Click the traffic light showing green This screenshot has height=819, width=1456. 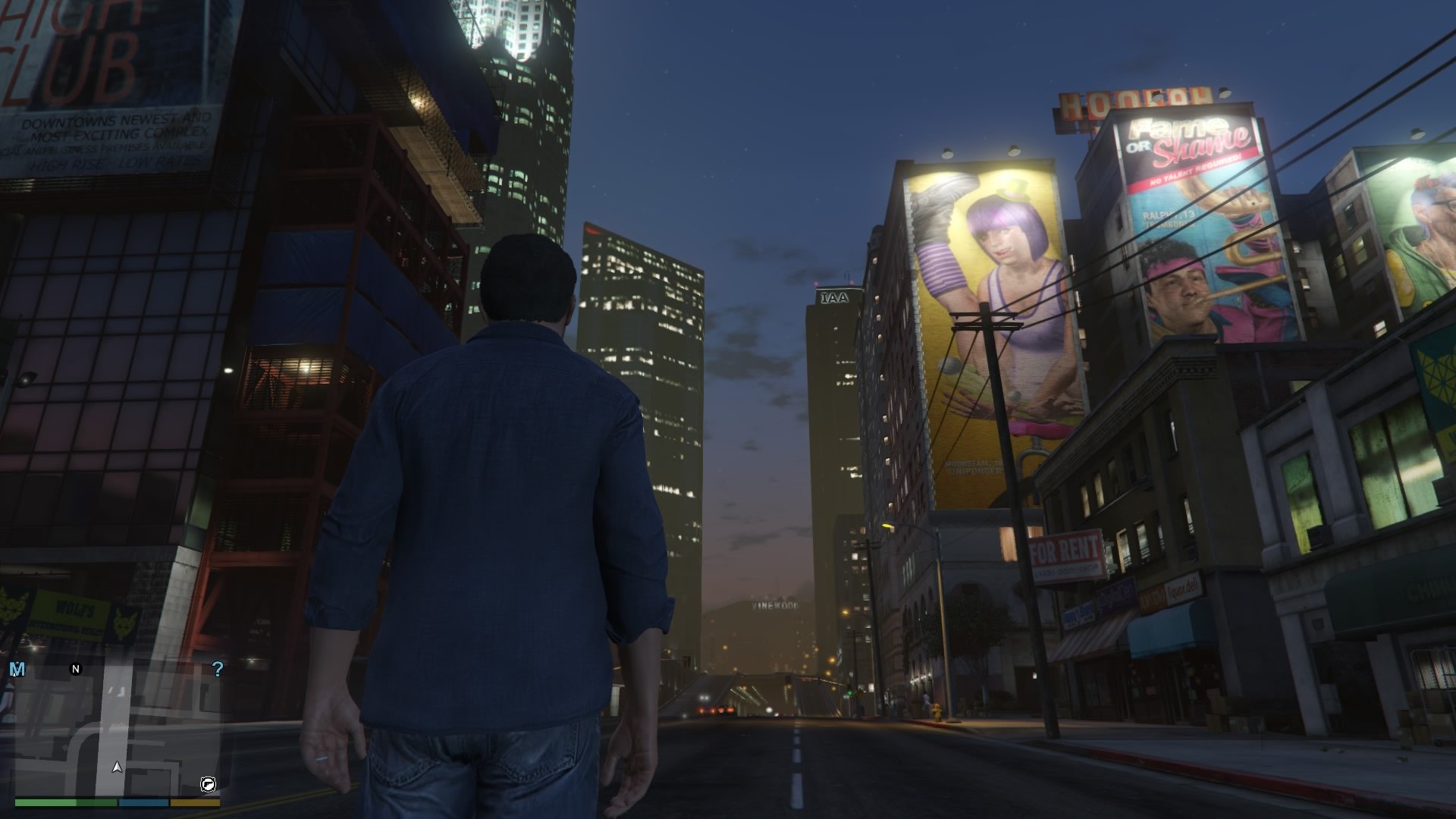coord(850,692)
